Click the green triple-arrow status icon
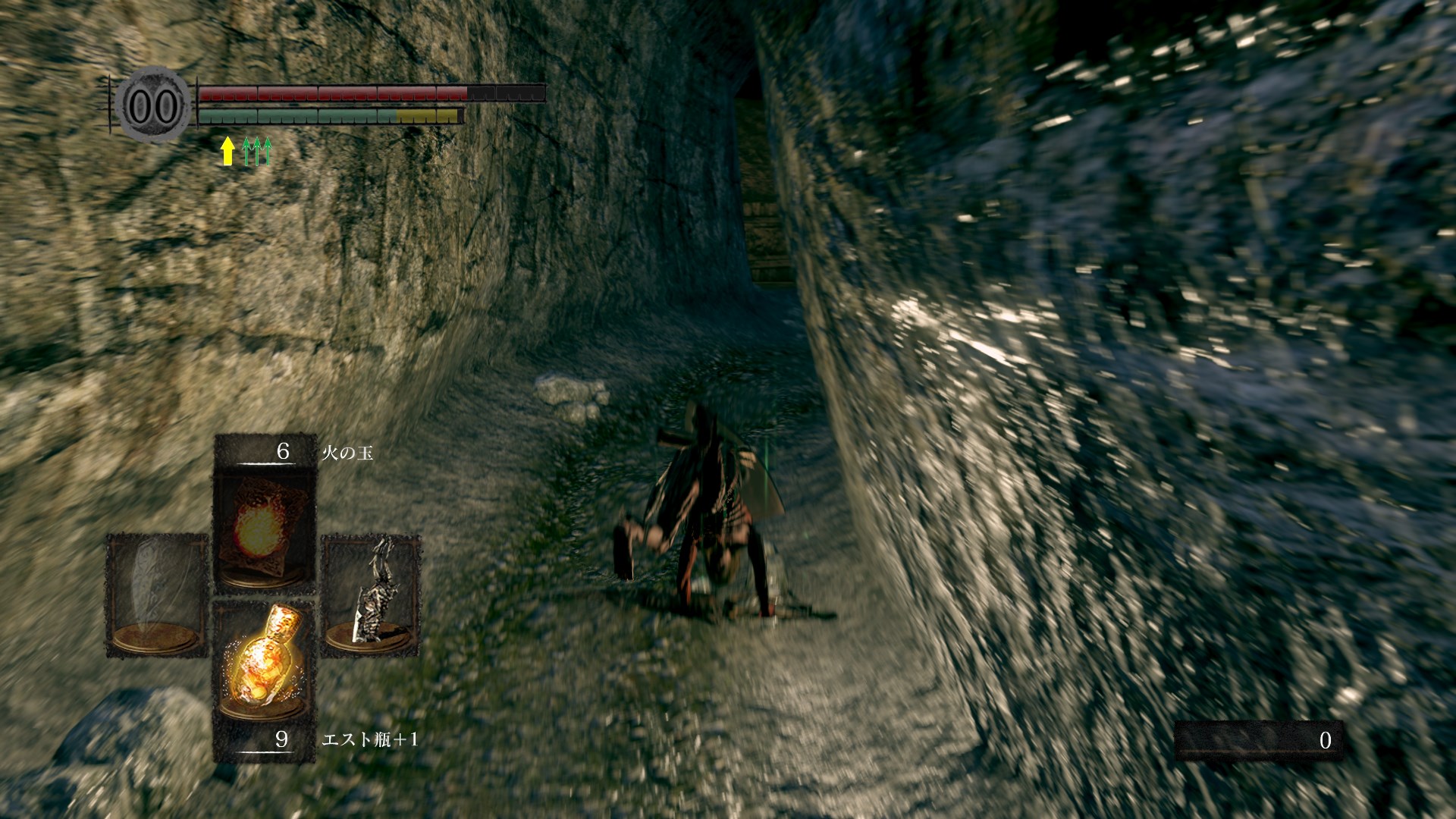The image size is (1456, 819). point(256,151)
